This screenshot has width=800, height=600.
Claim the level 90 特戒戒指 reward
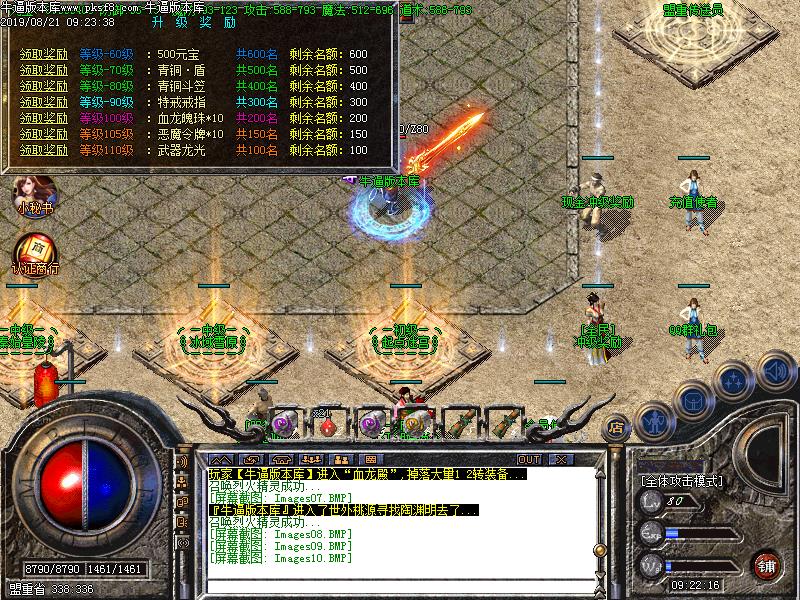click(x=44, y=102)
